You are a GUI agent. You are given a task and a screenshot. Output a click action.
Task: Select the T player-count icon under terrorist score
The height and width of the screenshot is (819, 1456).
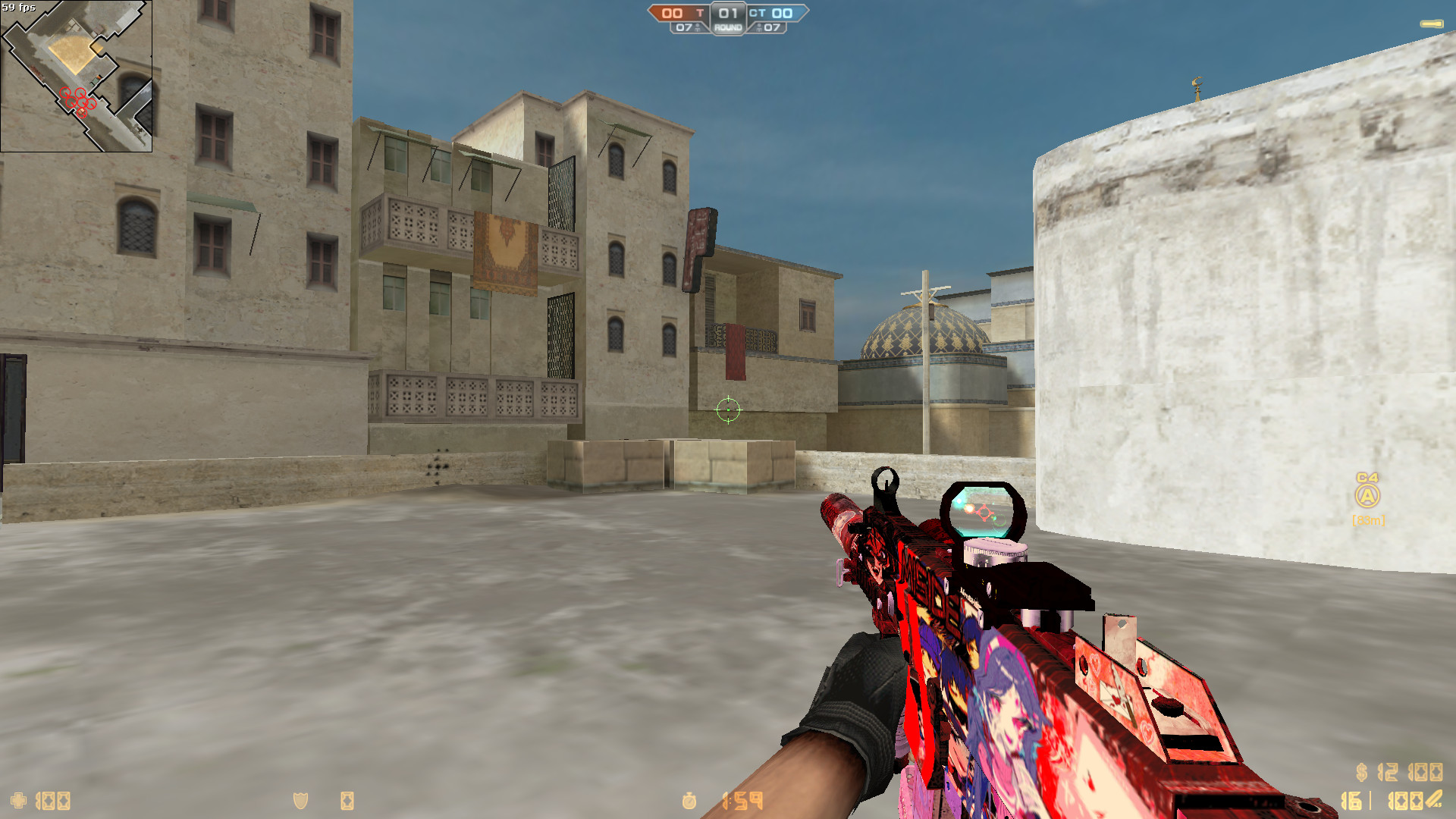pos(698,28)
